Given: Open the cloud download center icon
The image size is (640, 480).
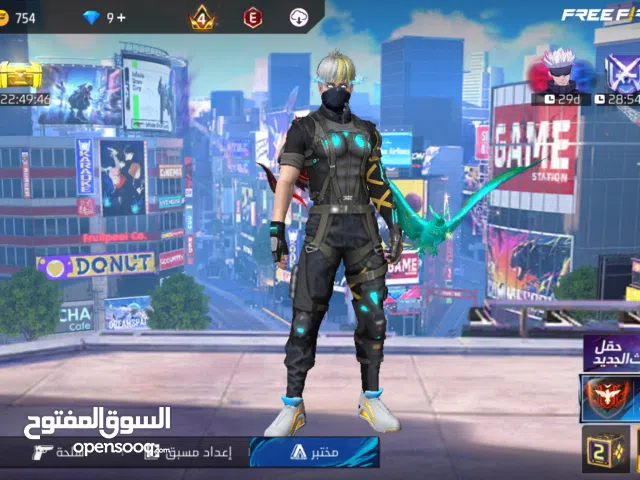Looking at the screenshot, I should [299, 17].
